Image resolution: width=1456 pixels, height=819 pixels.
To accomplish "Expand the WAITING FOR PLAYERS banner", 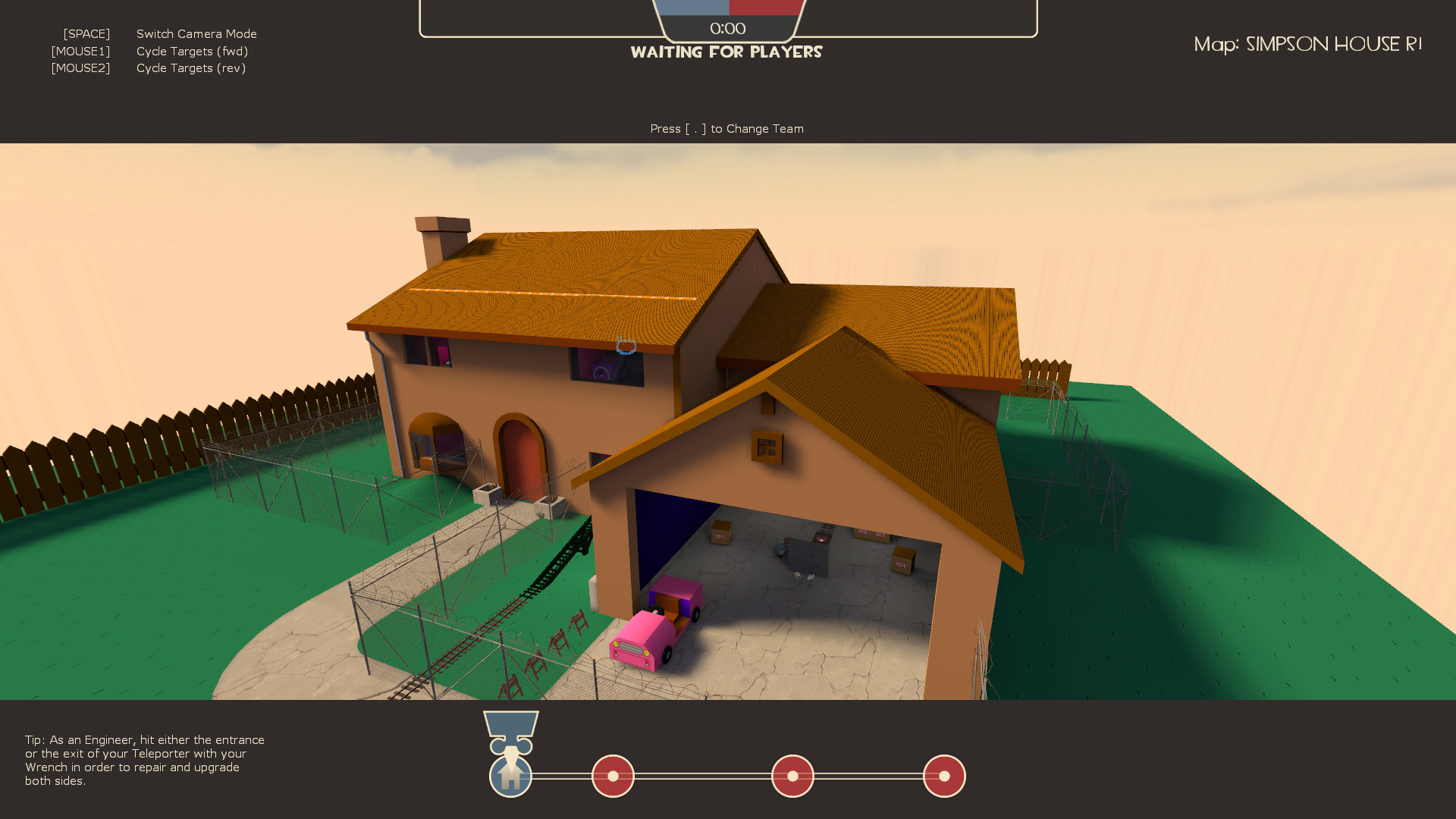I will (x=726, y=52).
